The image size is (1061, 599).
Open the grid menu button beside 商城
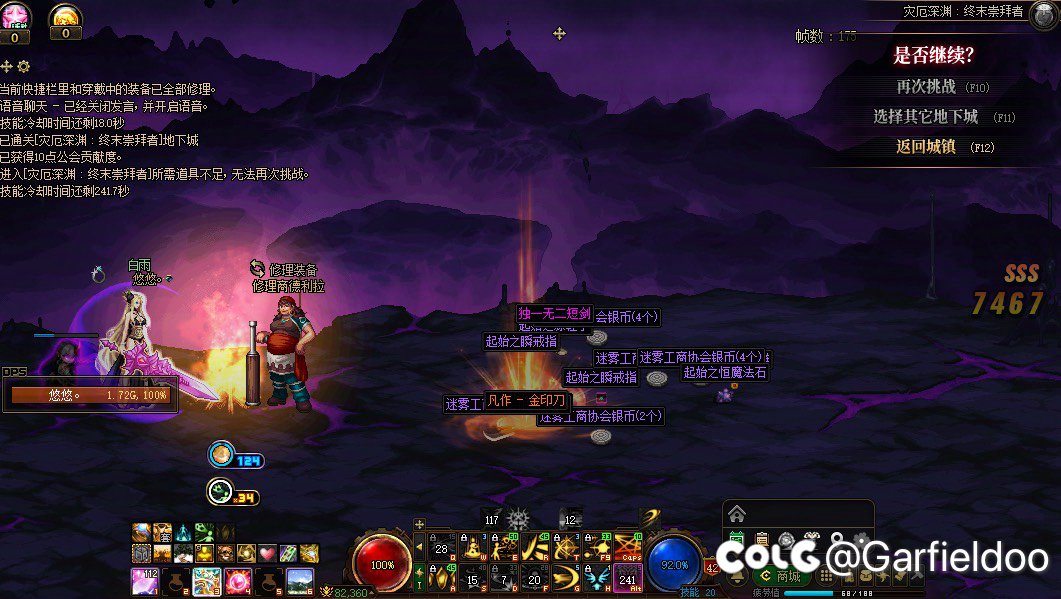tap(826, 577)
